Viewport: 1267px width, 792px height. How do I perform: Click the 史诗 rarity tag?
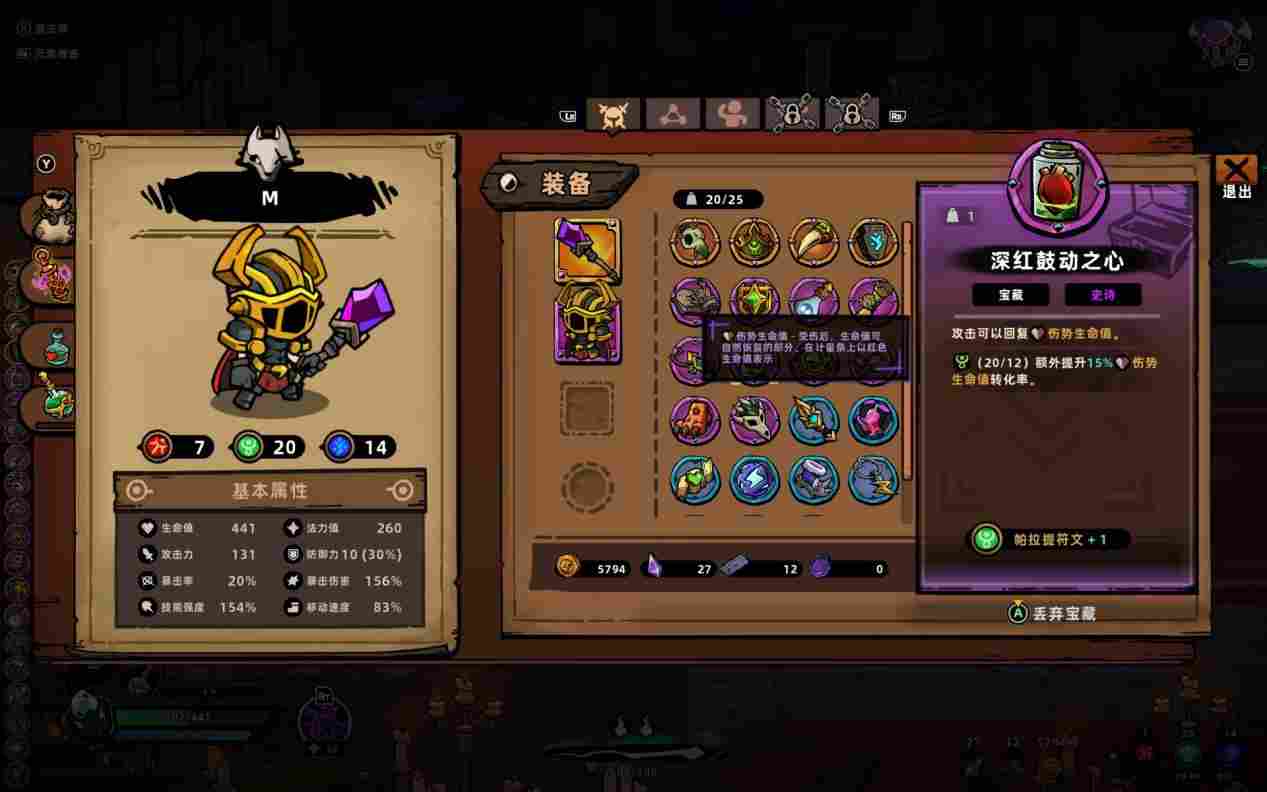[x=1102, y=295]
